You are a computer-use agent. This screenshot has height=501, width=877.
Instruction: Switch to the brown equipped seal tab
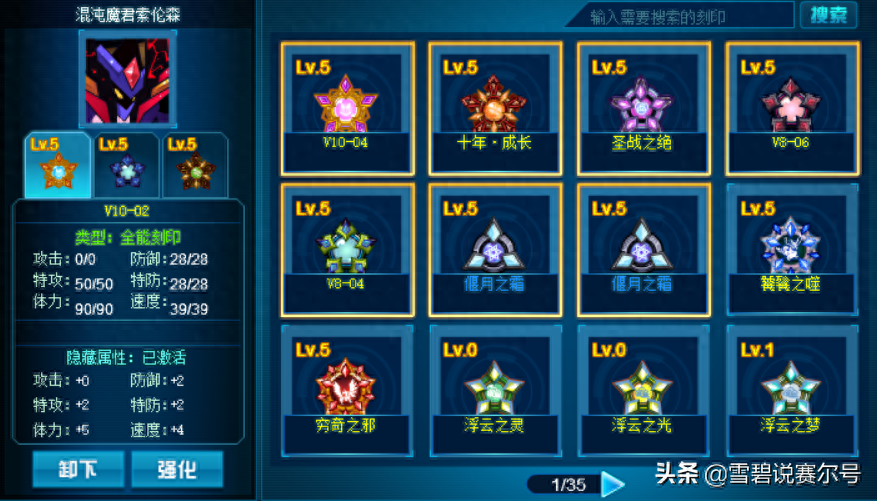click(x=195, y=163)
